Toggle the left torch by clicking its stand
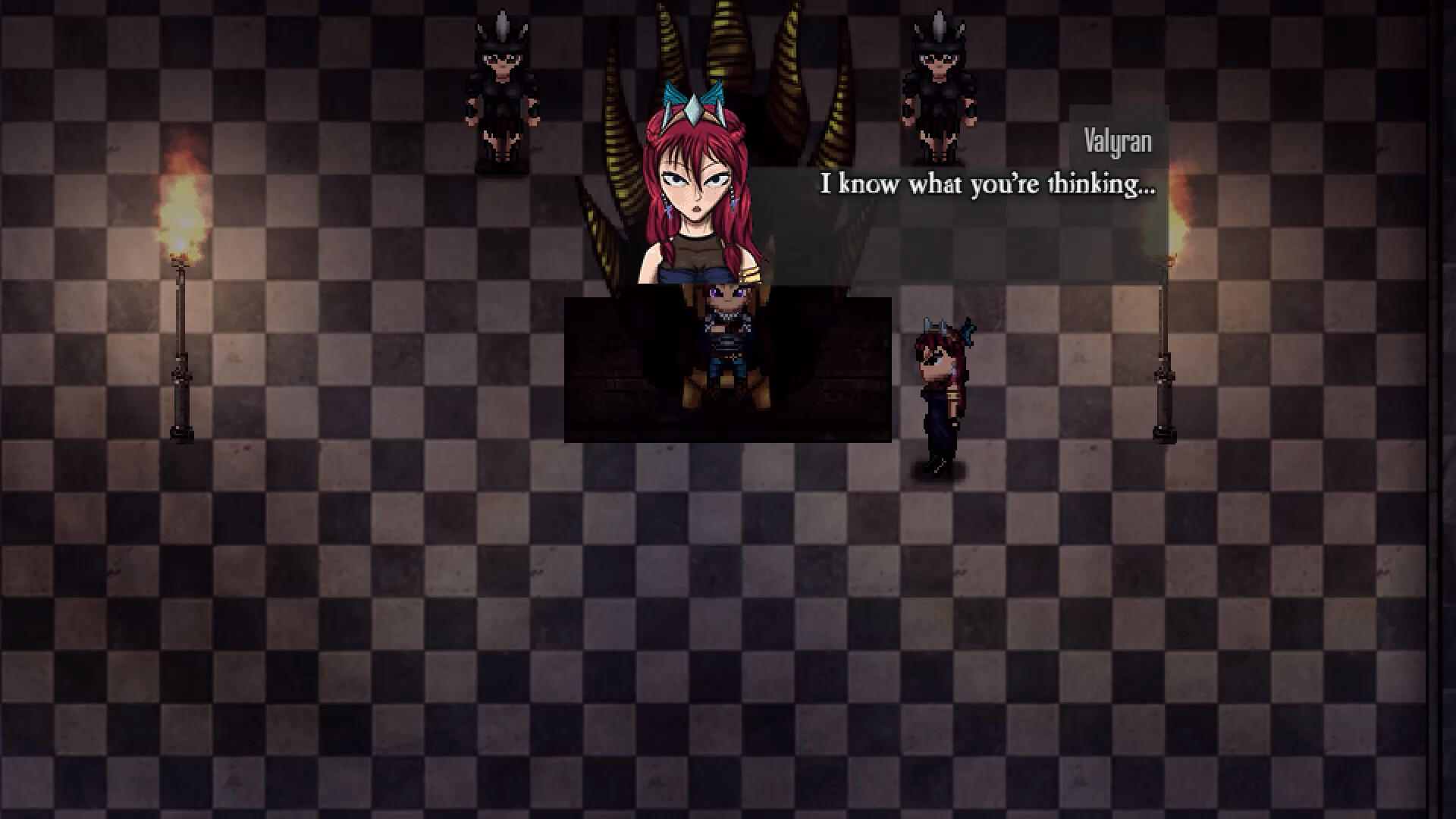The image size is (1456, 819). tap(180, 356)
